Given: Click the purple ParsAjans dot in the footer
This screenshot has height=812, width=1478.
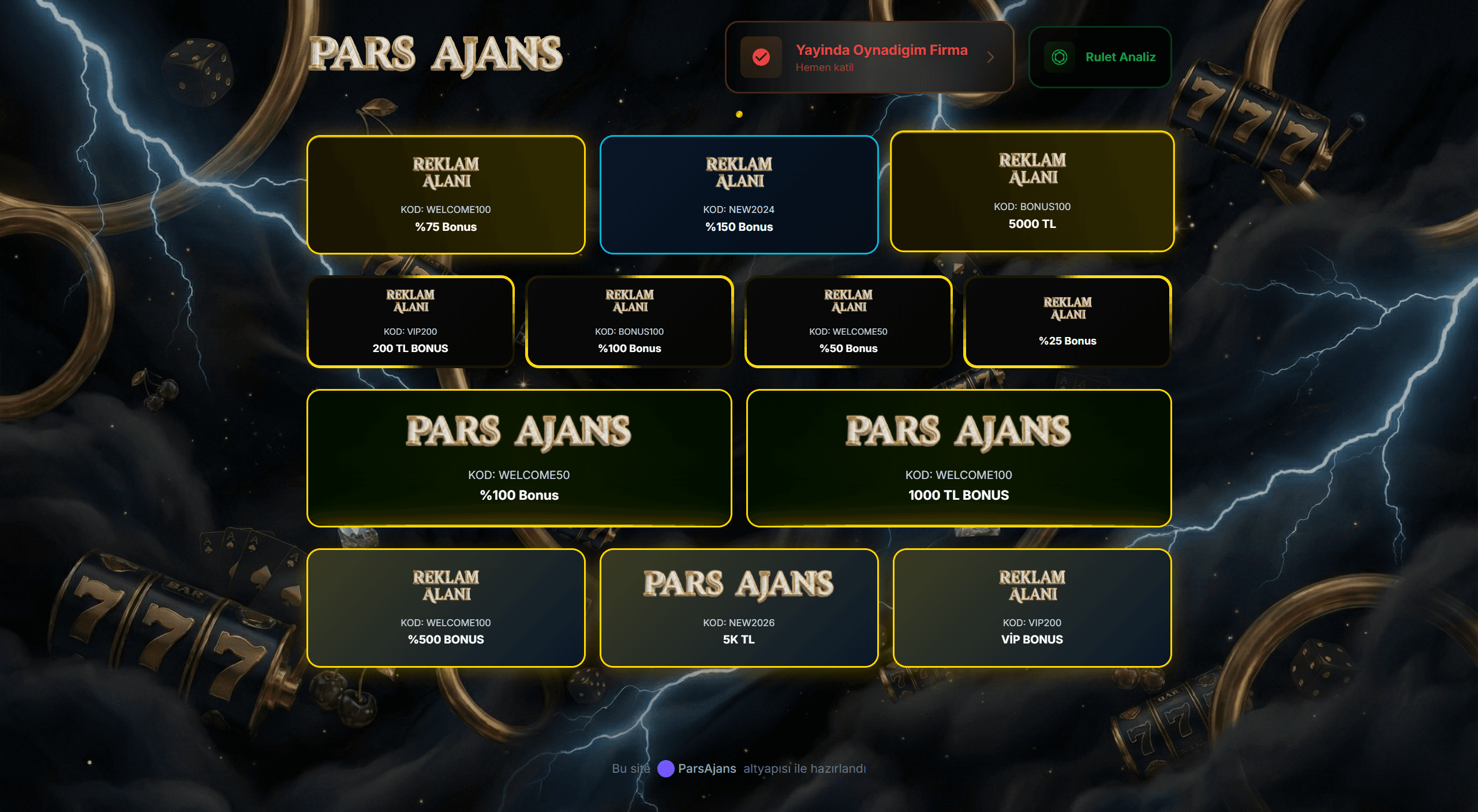Looking at the screenshot, I should pyautogui.click(x=666, y=768).
